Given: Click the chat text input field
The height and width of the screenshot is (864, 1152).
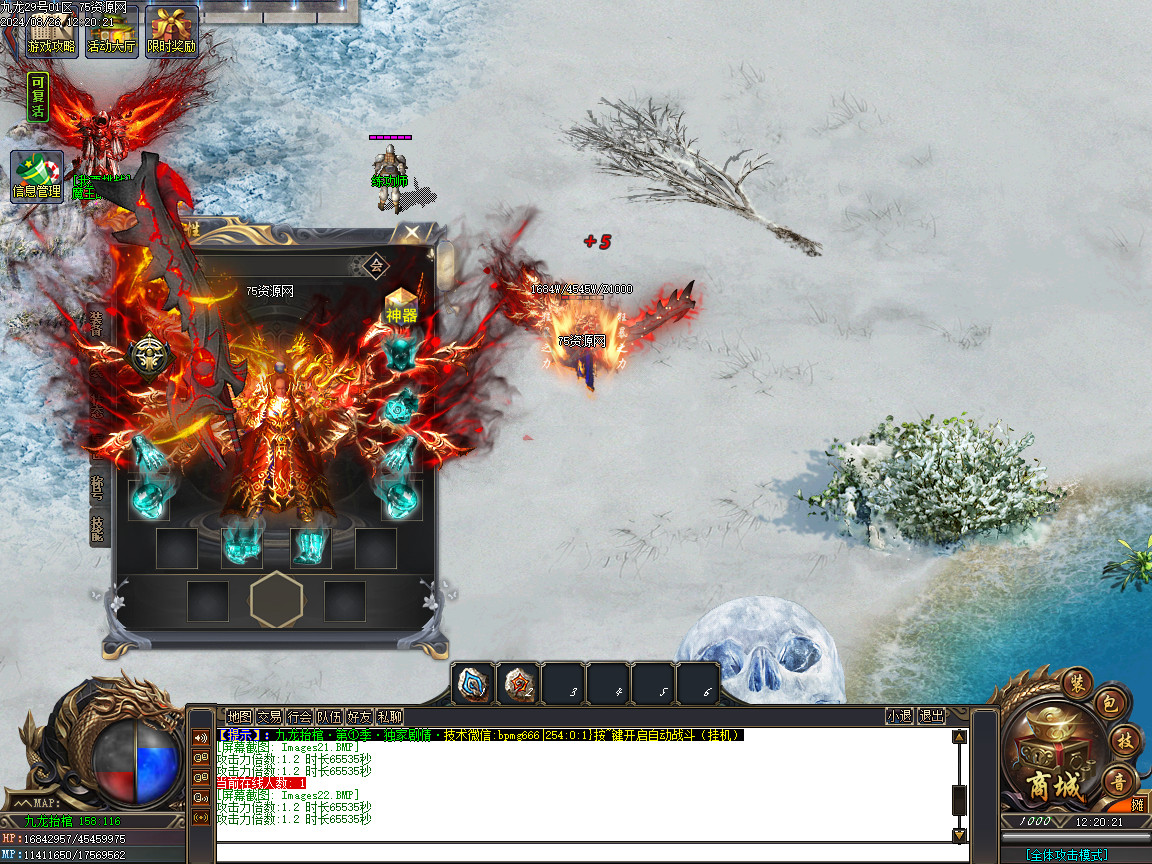Looking at the screenshot, I should click(590, 853).
